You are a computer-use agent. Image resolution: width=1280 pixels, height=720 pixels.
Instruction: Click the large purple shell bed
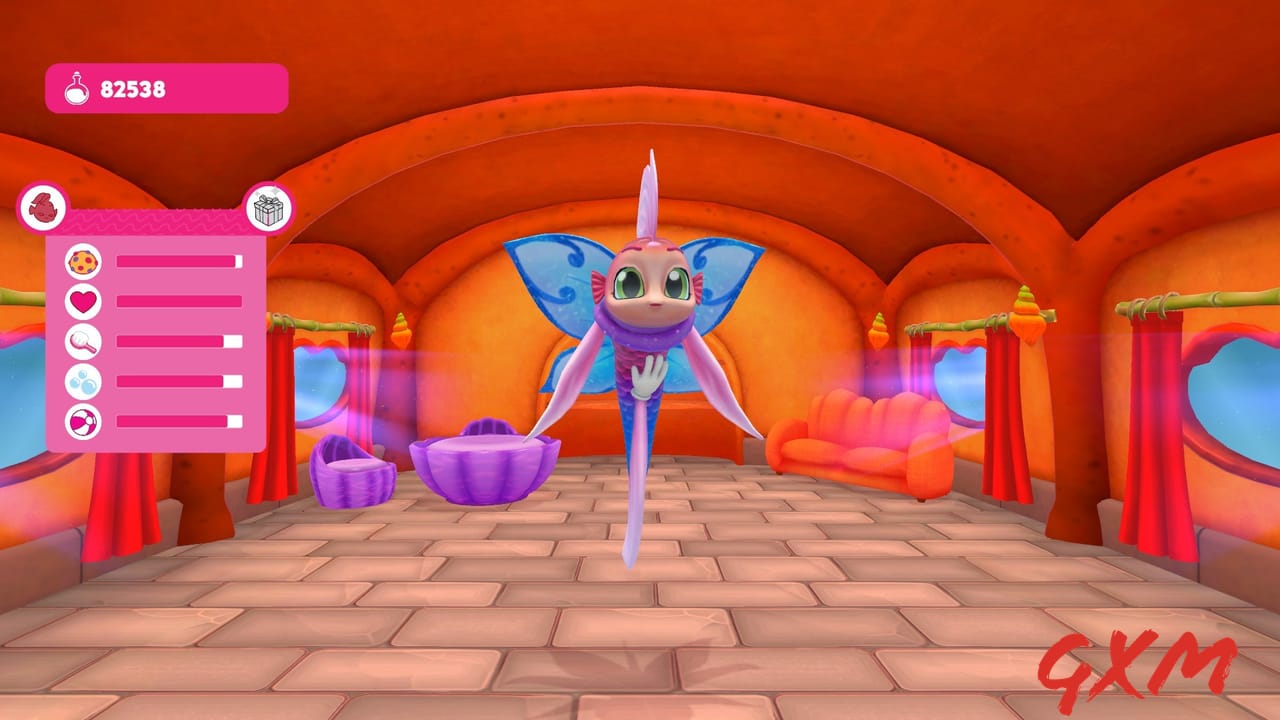click(x=485, y=465)
